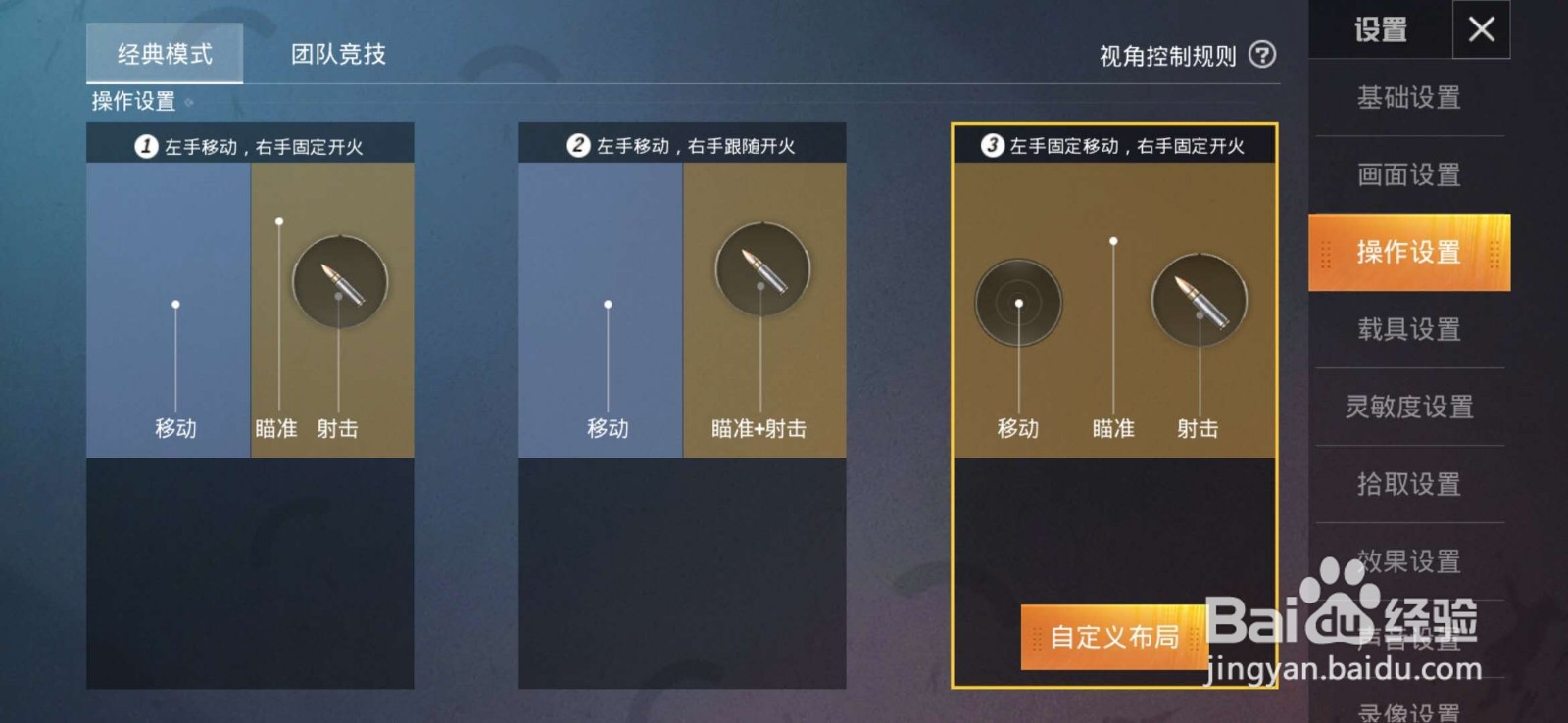Screen dimensions: 1568x723
Task: Open 基础设置 in the settings panel
Action: 1408,99
